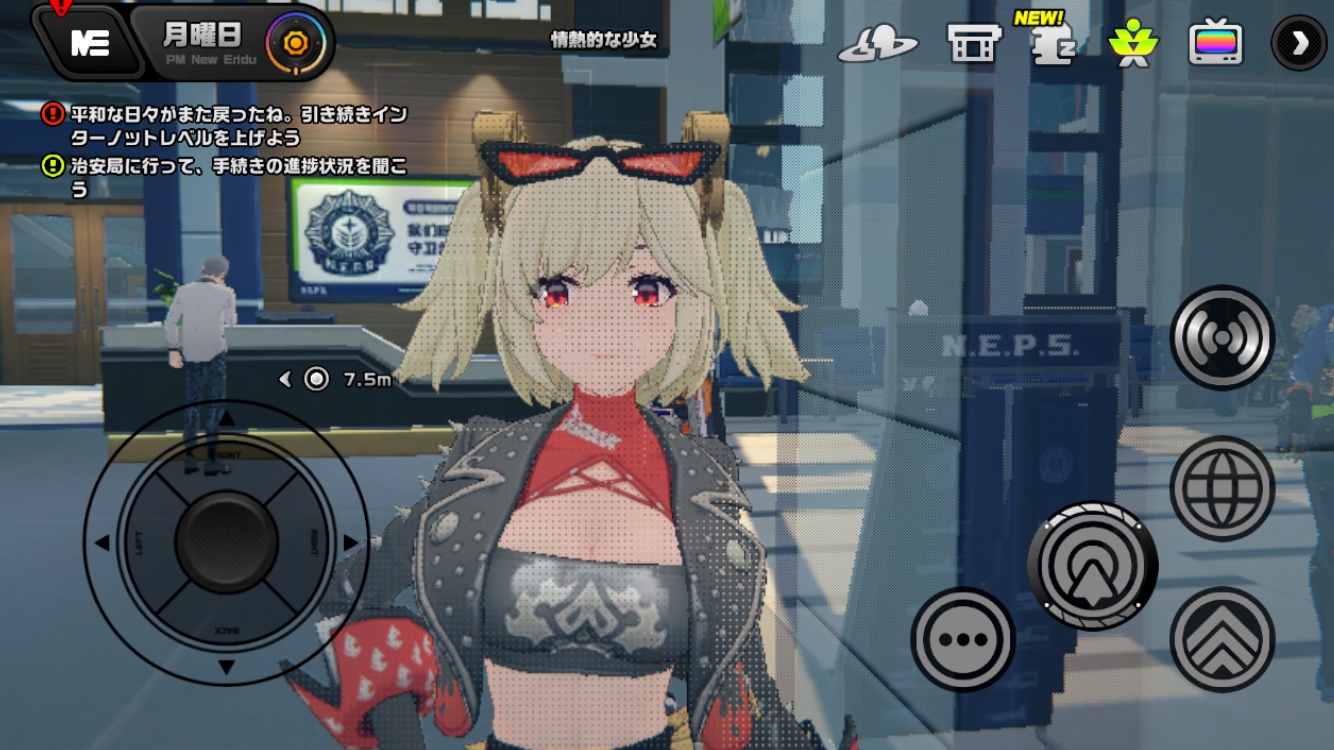The image size is (1334, 750).
Task: Open the icon marked NEW!
Action: (x=1053, y=42)
